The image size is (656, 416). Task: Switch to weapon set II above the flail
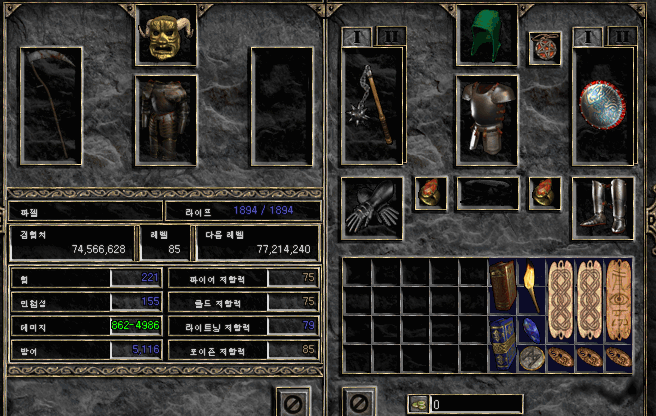point(388,37)
